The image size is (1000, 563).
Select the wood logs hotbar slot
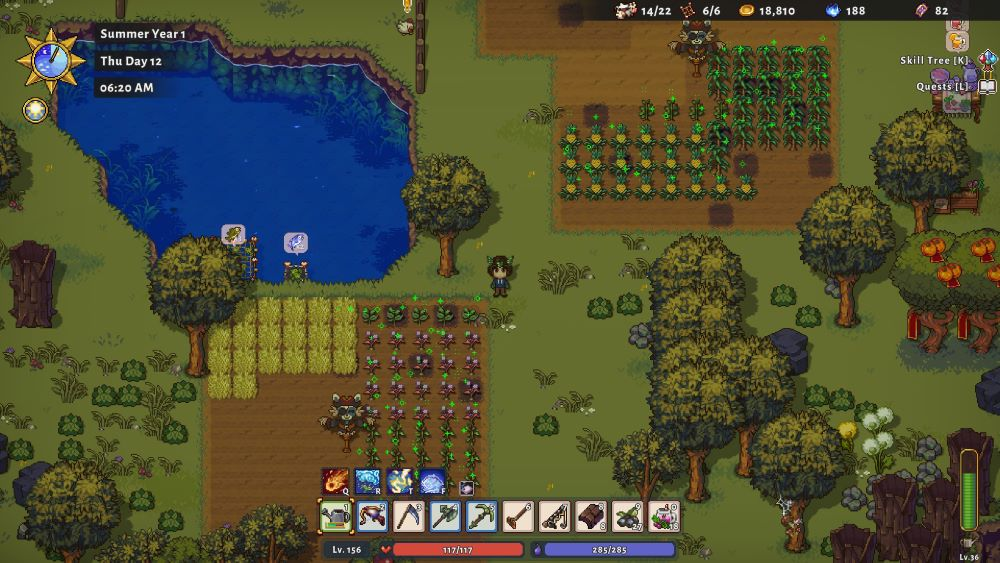click(x=591, y=517)
